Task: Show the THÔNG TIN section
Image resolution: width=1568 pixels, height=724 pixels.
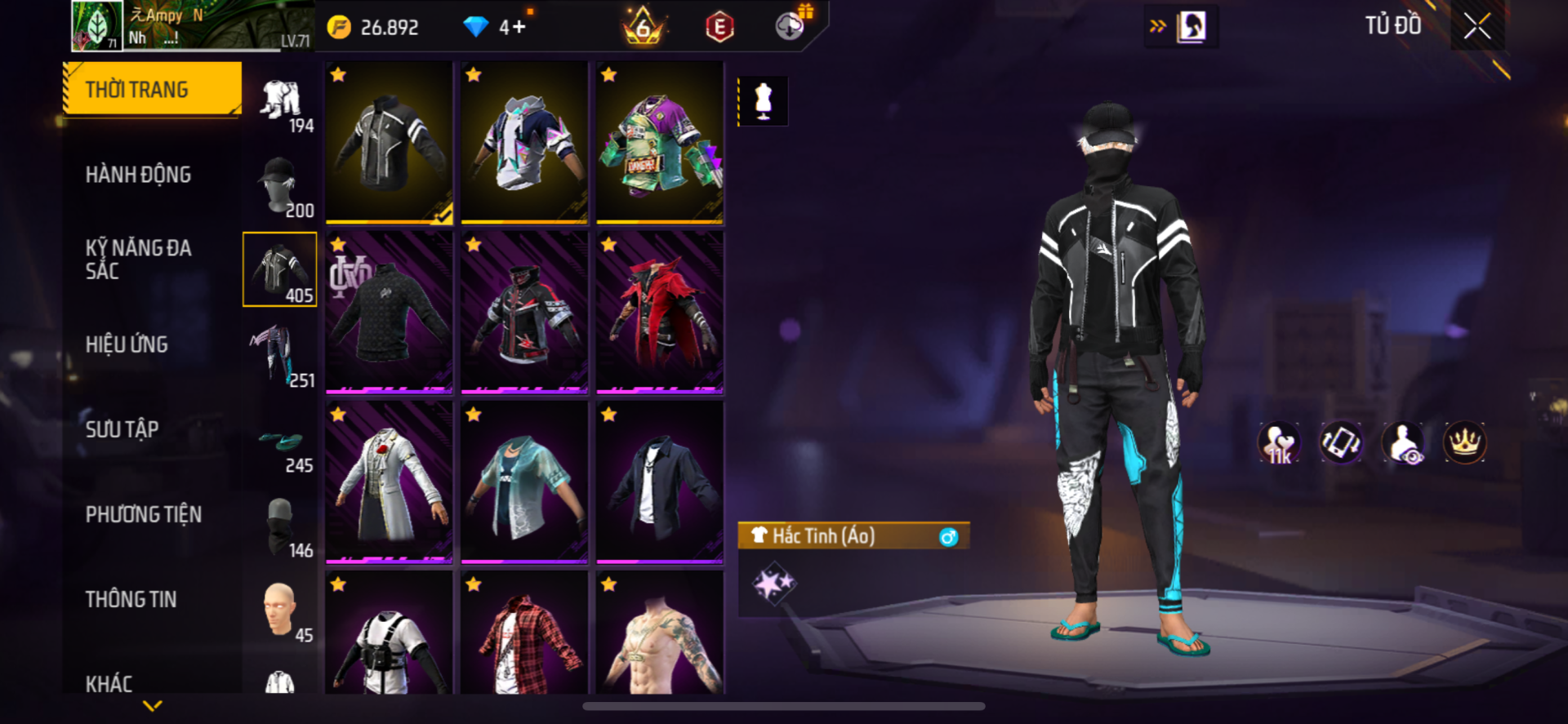Action: [131, 599]
